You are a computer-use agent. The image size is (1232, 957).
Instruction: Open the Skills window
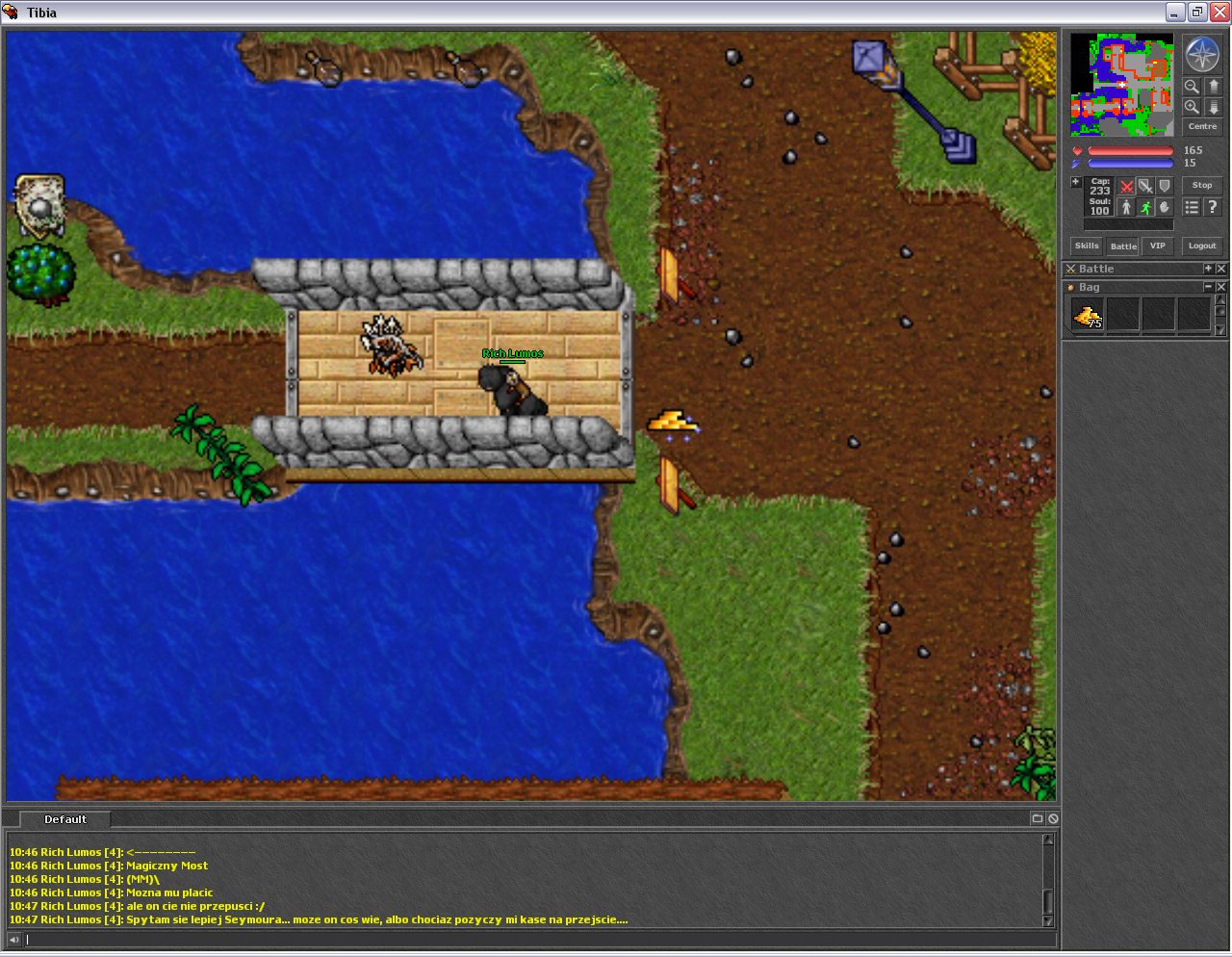click(x=1086, y=246)
